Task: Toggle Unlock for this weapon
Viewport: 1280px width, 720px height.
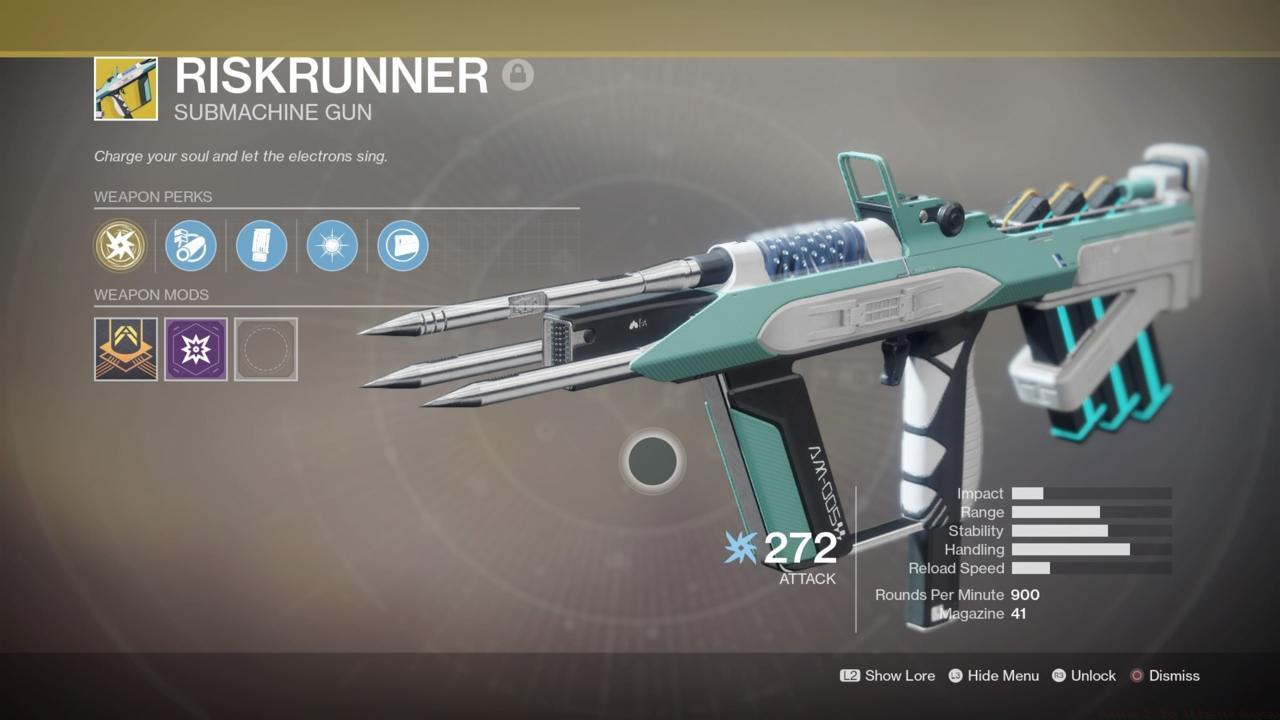Action: (x=1093, y=676)
